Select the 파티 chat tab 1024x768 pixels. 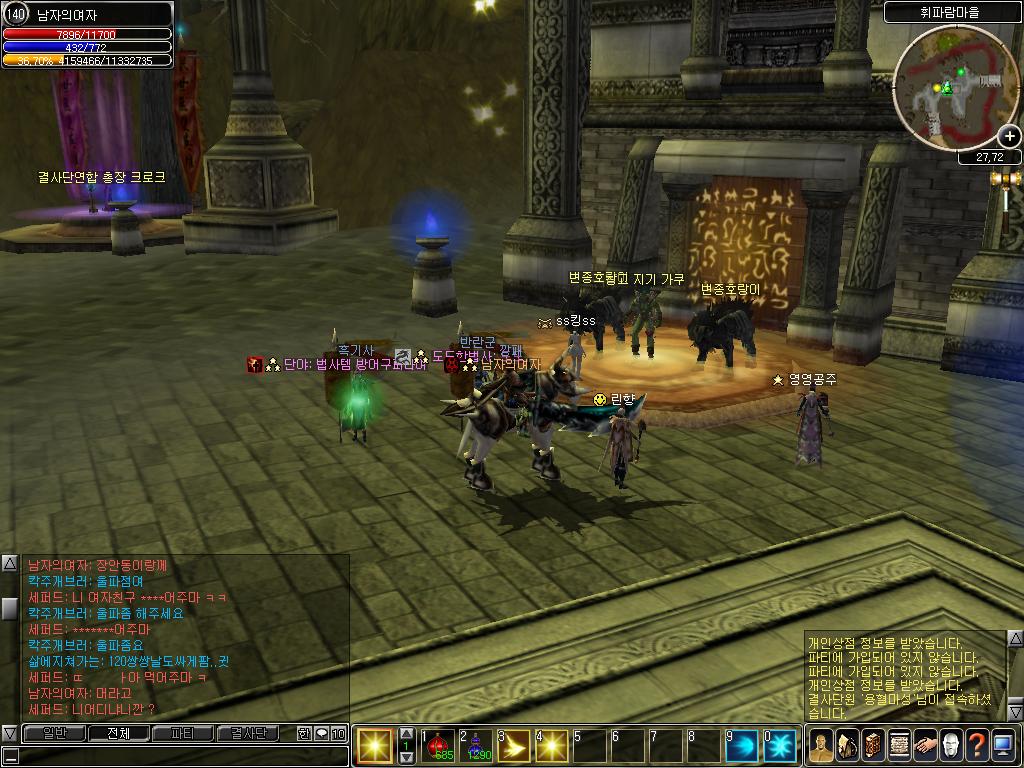pos(183,733)
